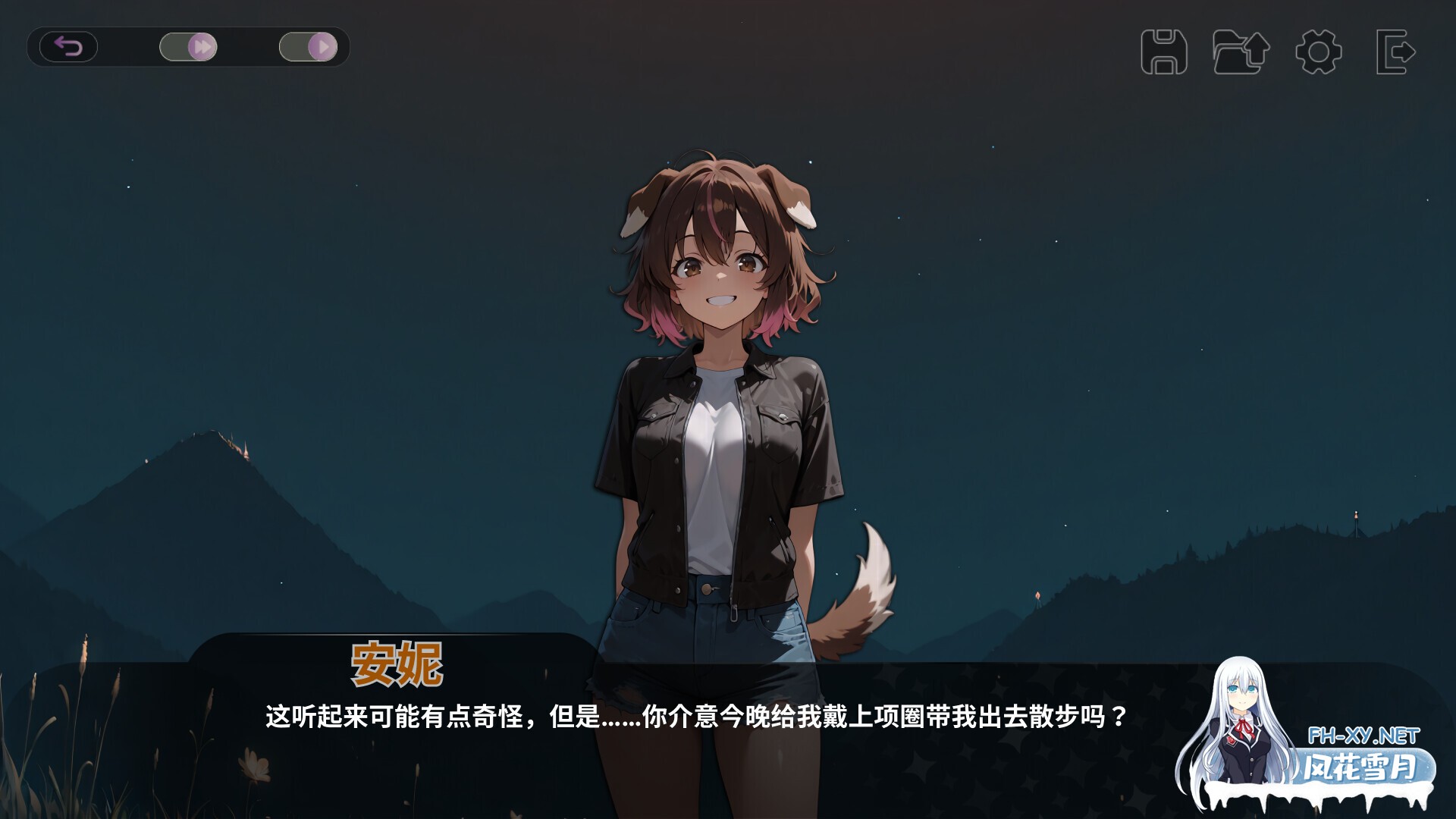Turn off the auto-play toggle
The image size is (1456, 819).
[x=308, y=46]
